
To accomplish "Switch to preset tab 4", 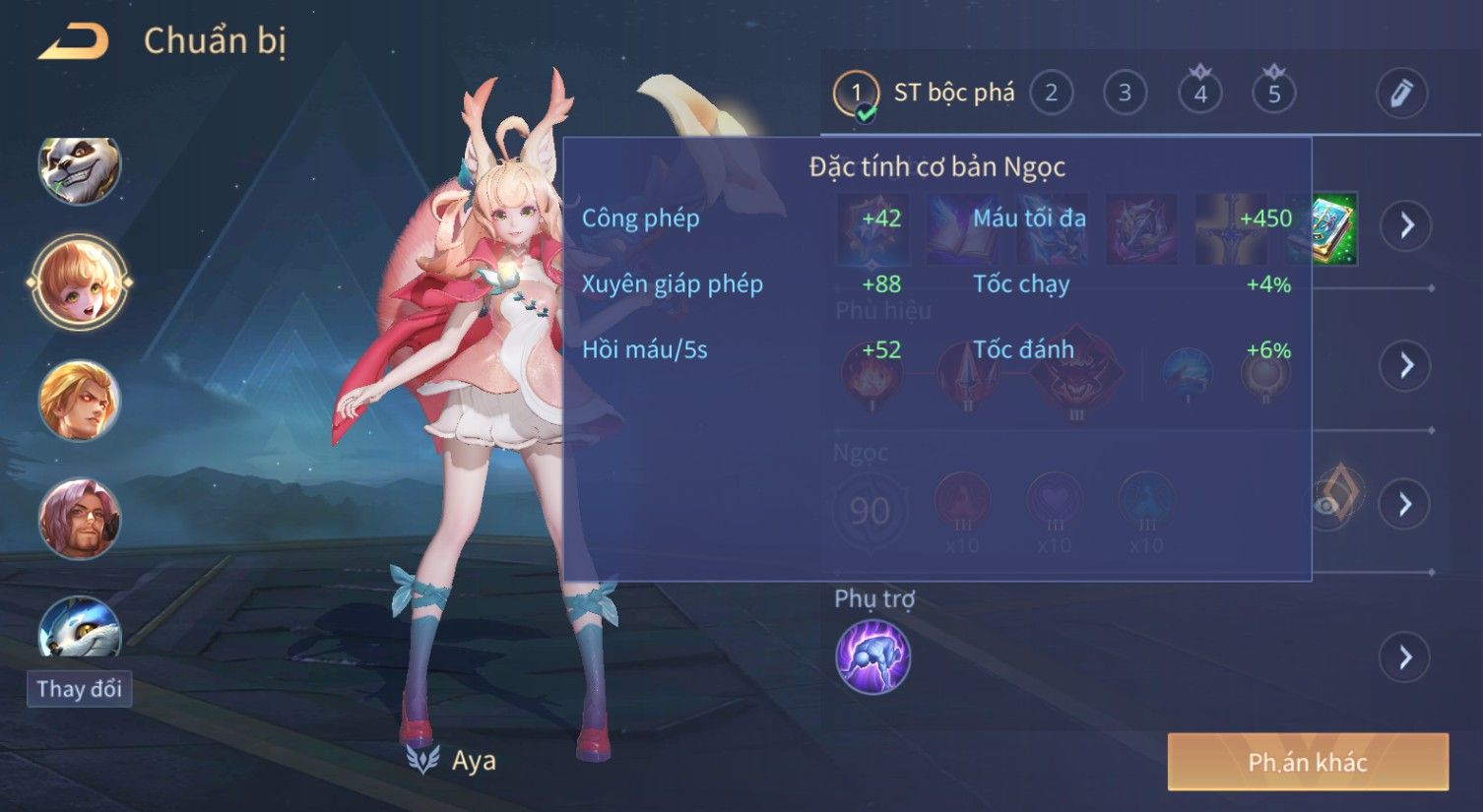I will pyautogui.click(x=1199, y=94).
